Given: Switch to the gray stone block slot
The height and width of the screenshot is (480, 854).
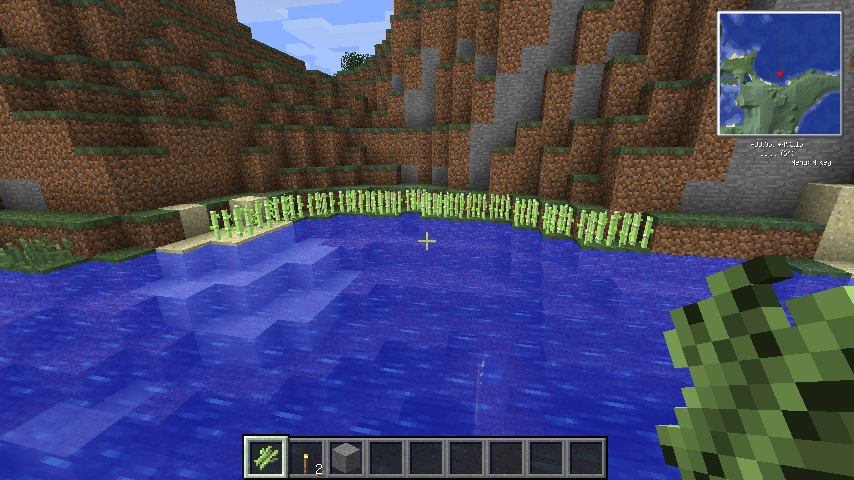Looking at the screenshot, I should (346, 457).
